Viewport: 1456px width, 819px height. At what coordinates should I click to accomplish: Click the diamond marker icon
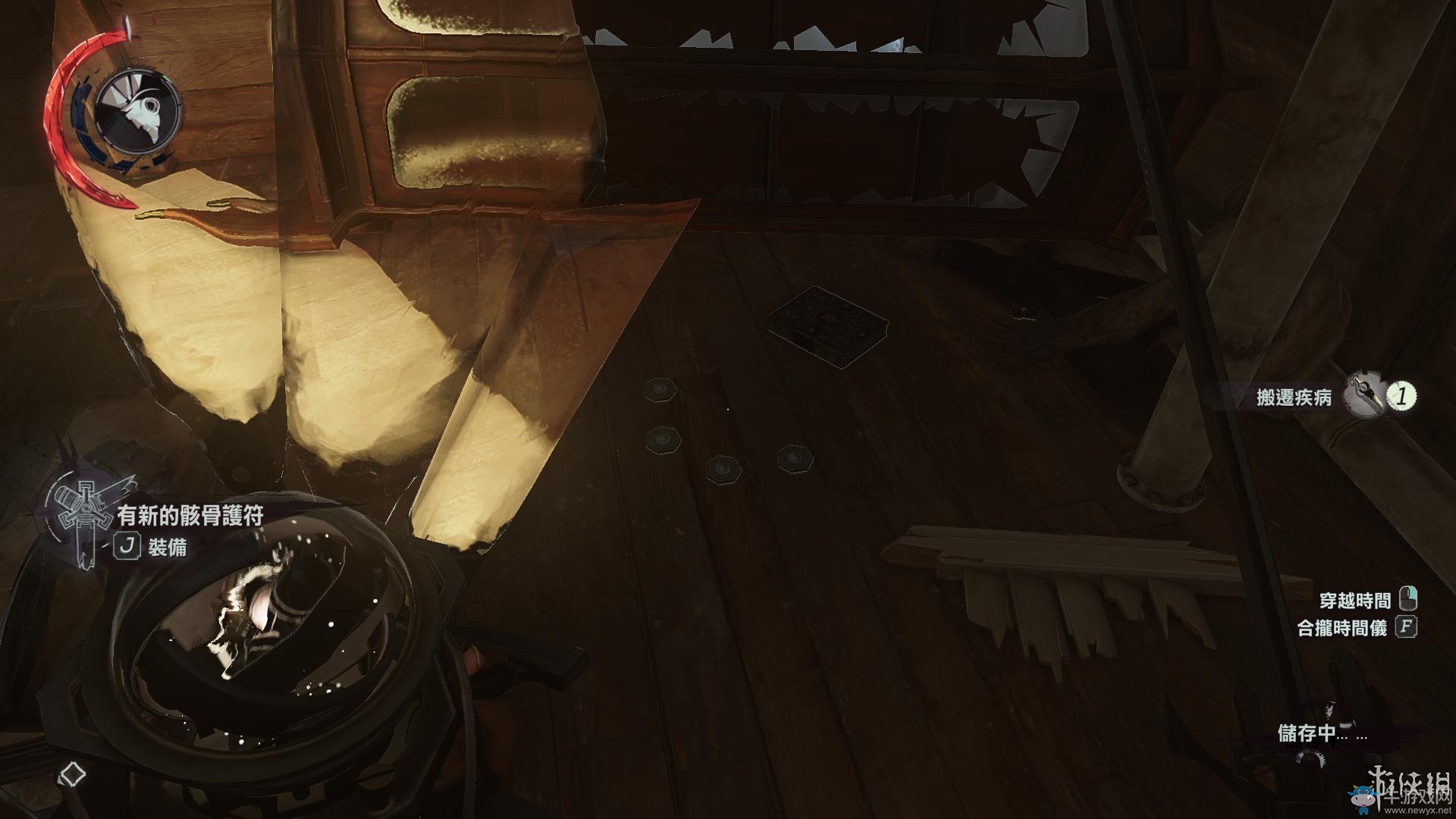72,774
